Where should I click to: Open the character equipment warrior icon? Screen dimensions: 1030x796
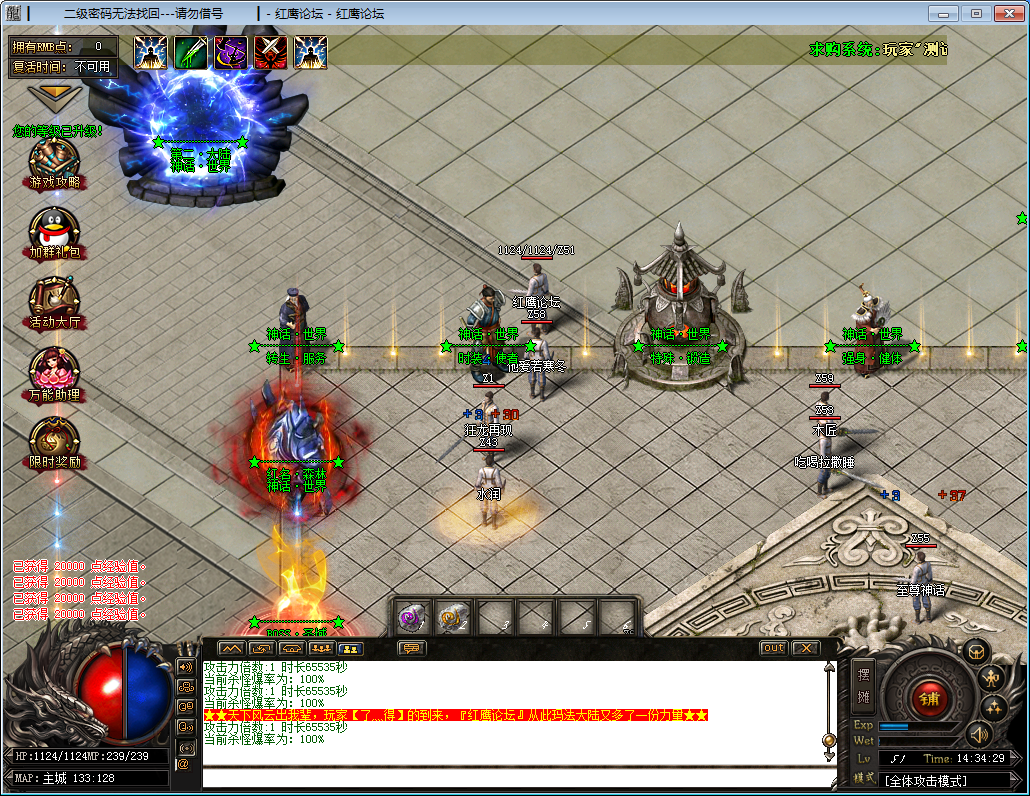(990, 679)
